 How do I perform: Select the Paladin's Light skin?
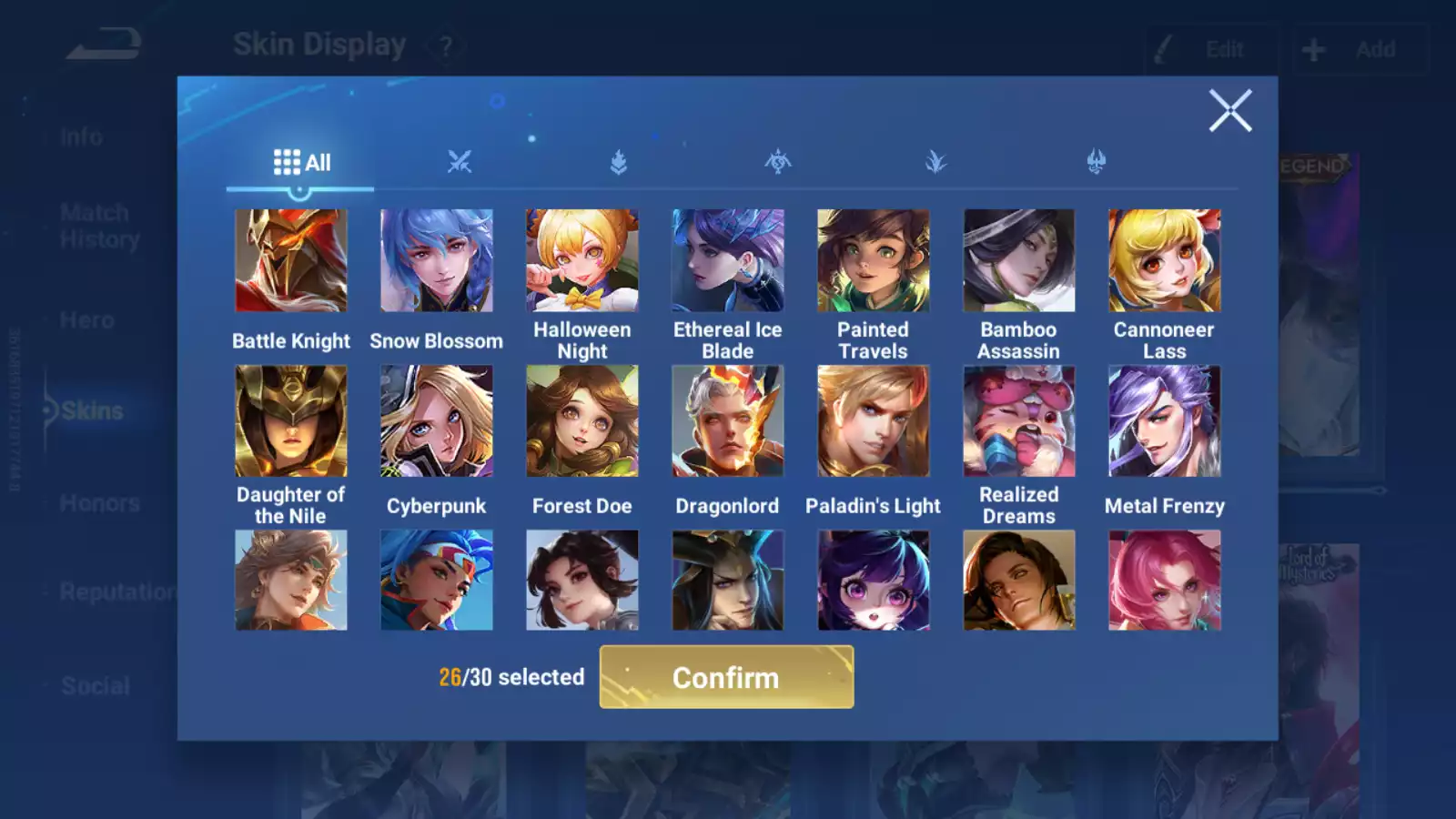click(x=874, y=421)
